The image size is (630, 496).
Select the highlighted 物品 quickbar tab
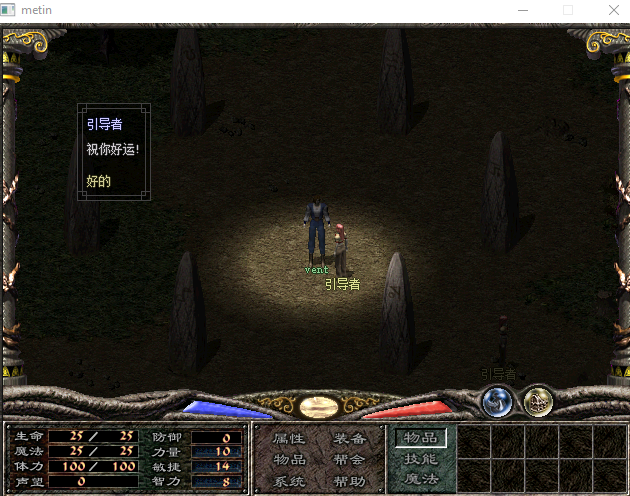coord(420,437)
